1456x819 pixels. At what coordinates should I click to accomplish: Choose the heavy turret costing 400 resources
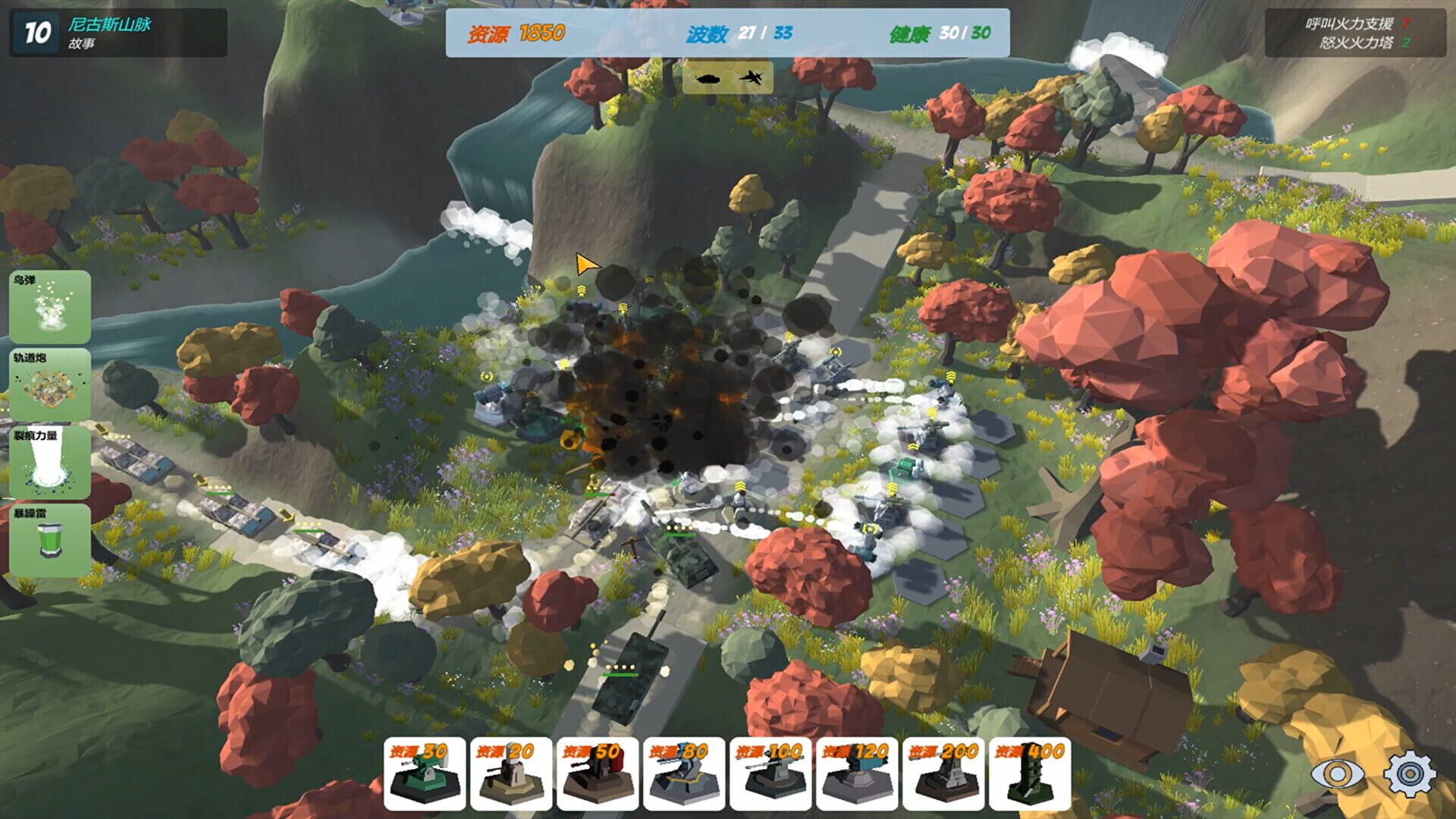tap(1031, 773)
